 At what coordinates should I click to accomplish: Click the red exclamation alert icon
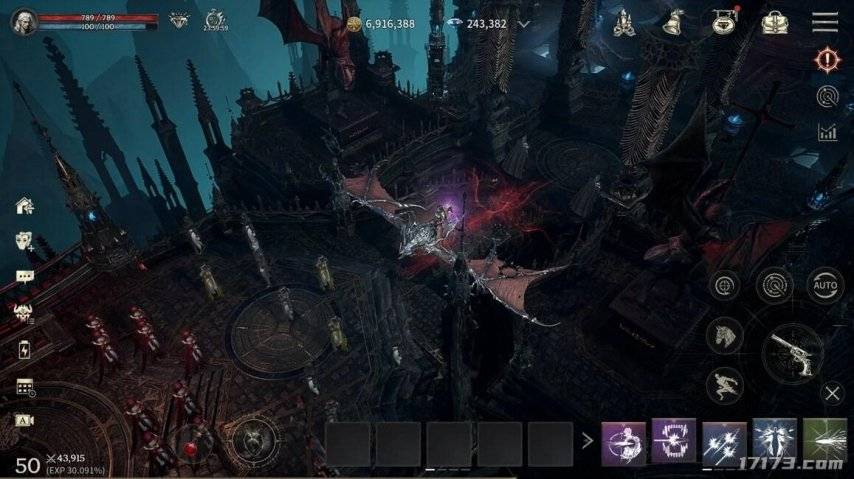(x=826, y=60)
